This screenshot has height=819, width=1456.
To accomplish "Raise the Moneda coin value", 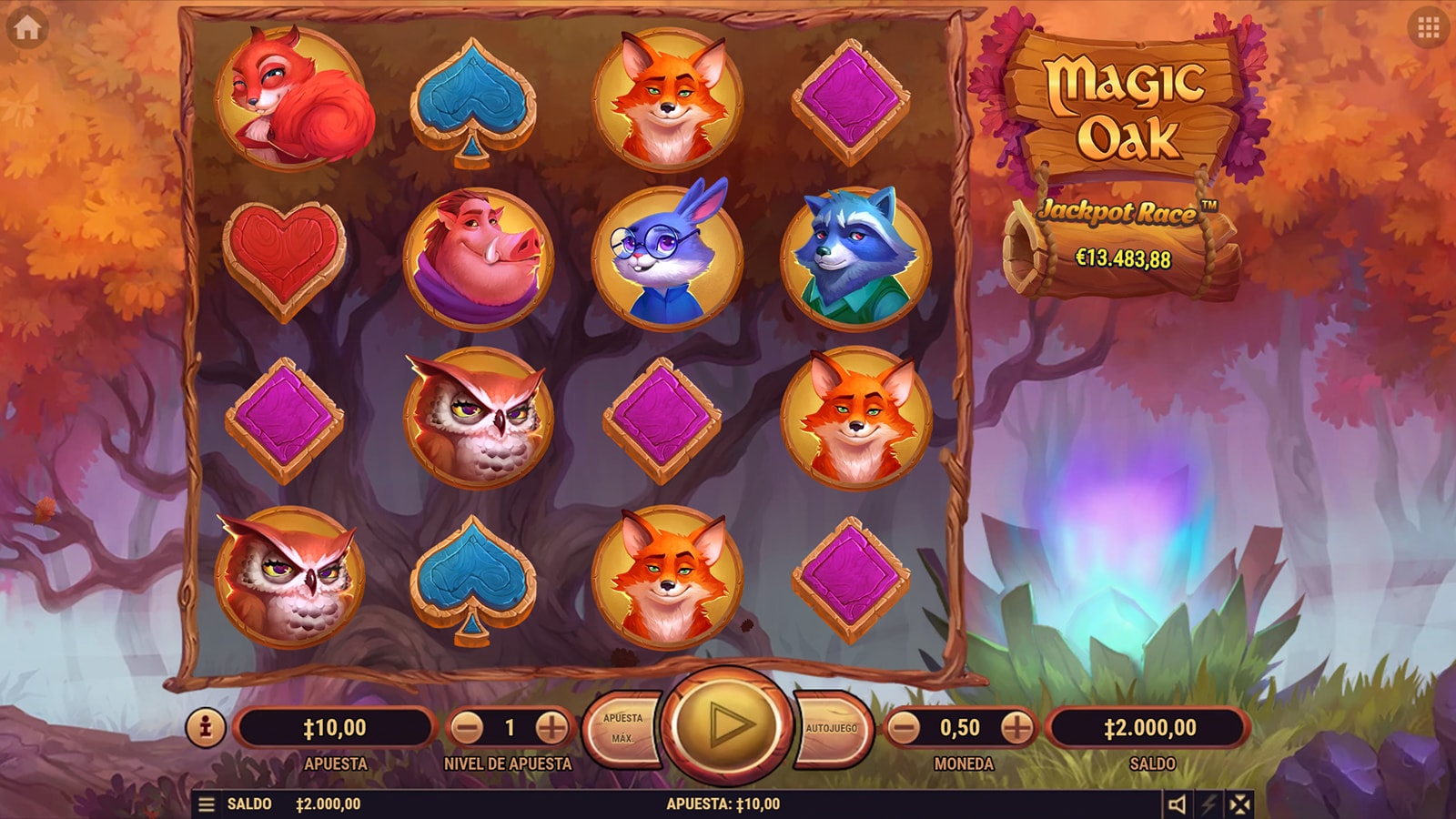I will pyautogui.click(x=1016, y=728).
